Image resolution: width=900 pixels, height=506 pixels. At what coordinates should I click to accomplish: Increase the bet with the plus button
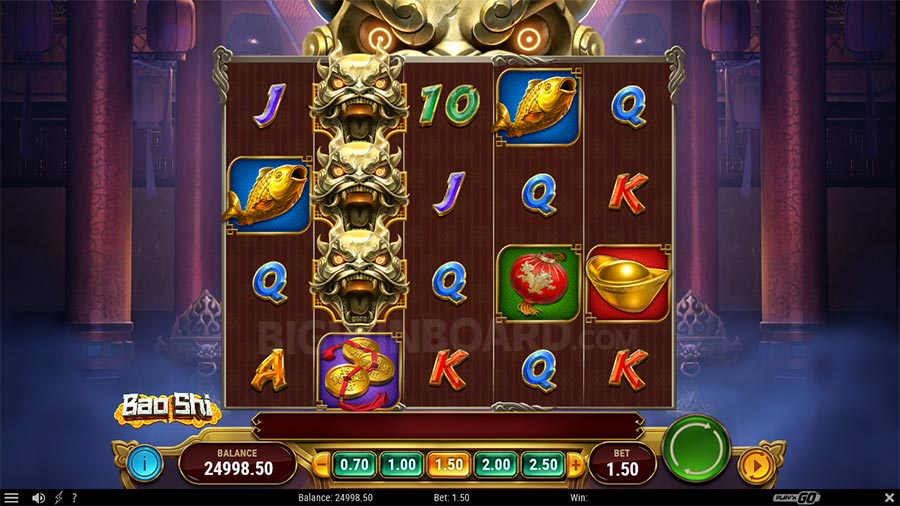click(x=575, y=464)
